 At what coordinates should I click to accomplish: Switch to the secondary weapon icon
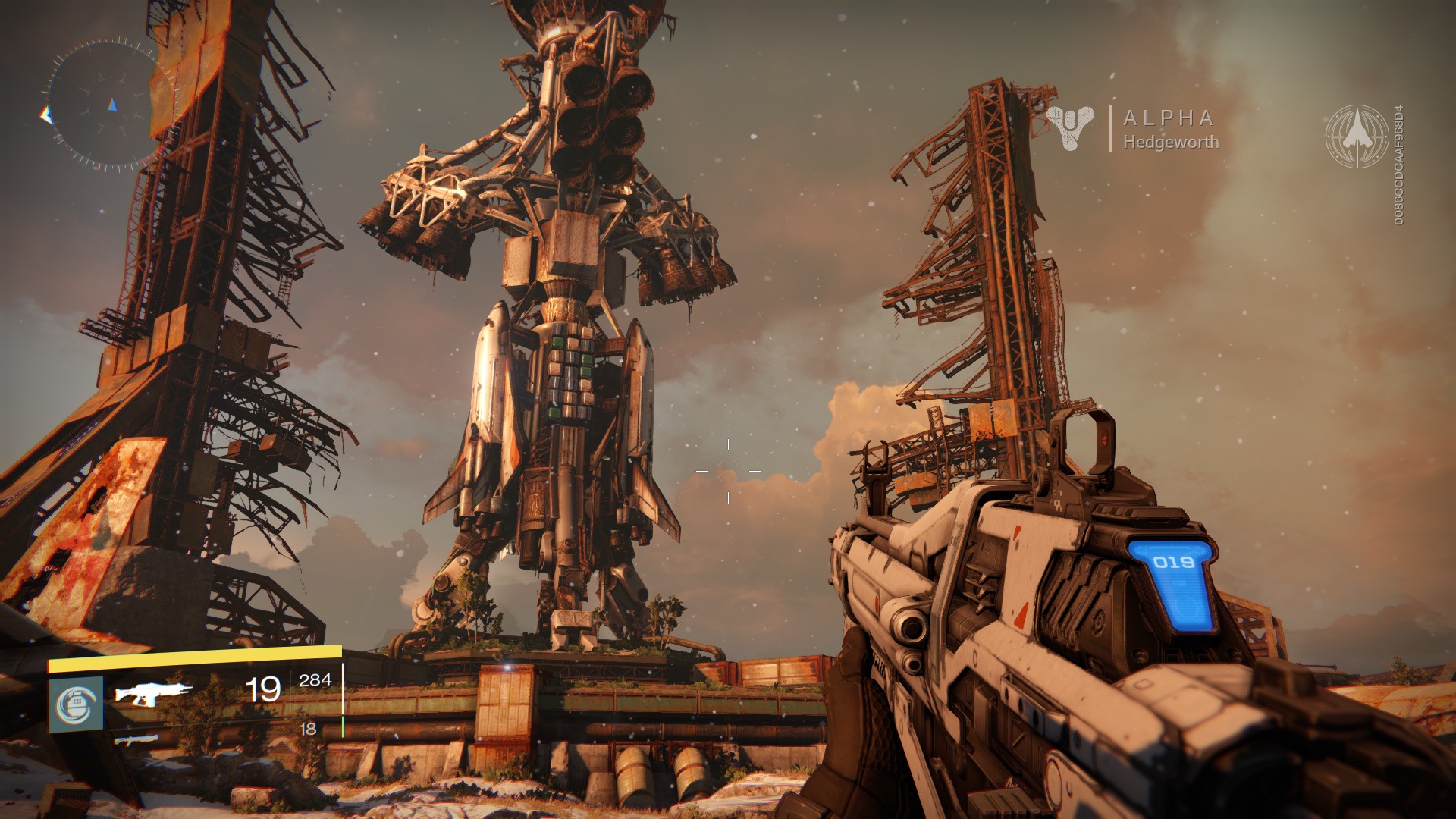[137, 739]
